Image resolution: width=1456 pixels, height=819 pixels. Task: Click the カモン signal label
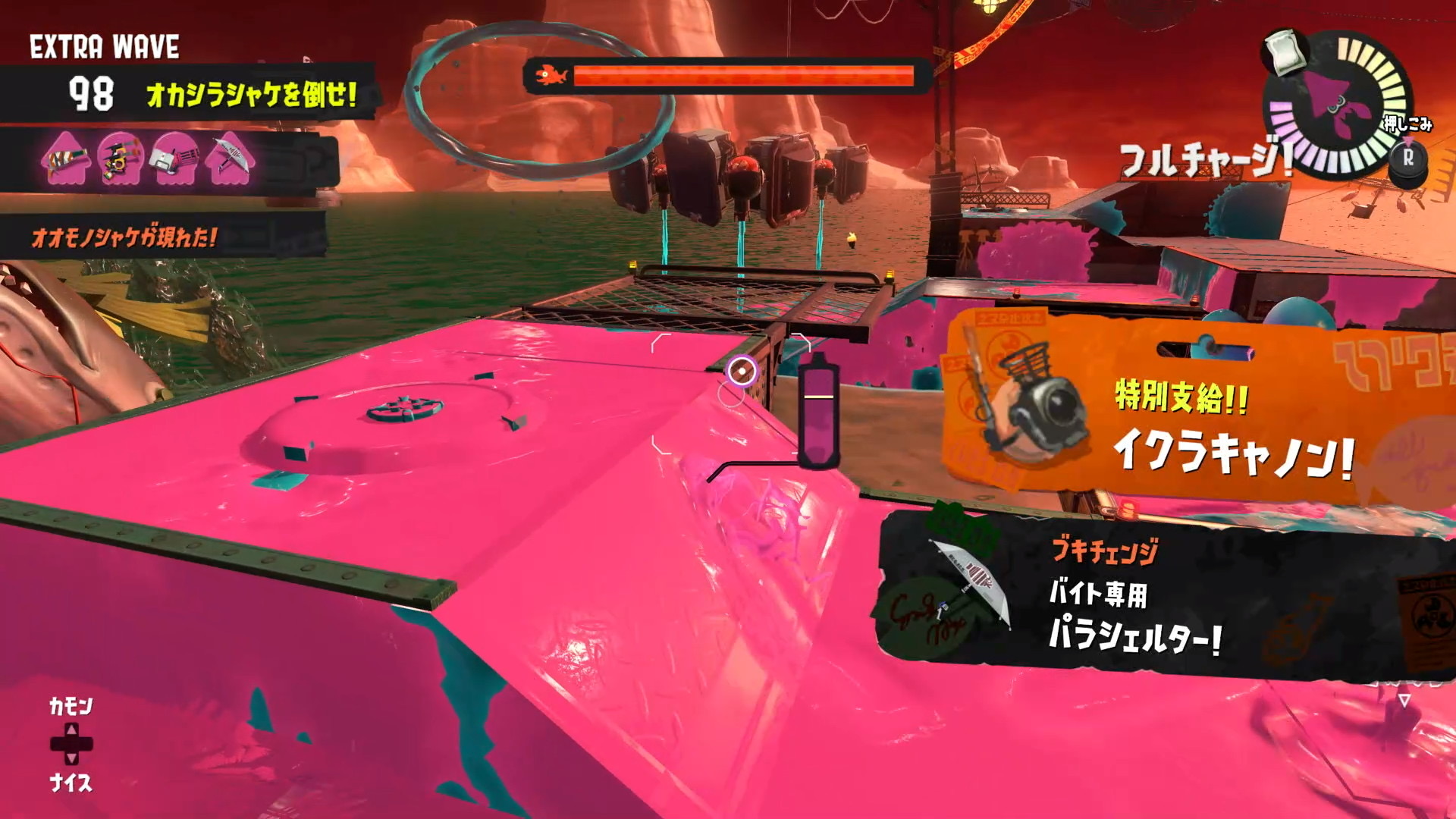tap(71, 707)
